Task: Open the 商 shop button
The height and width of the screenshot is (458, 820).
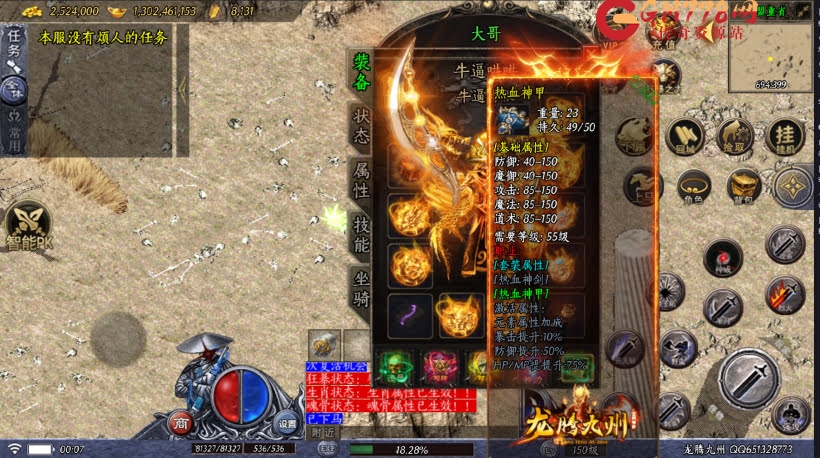Action: tap(179, 421)
